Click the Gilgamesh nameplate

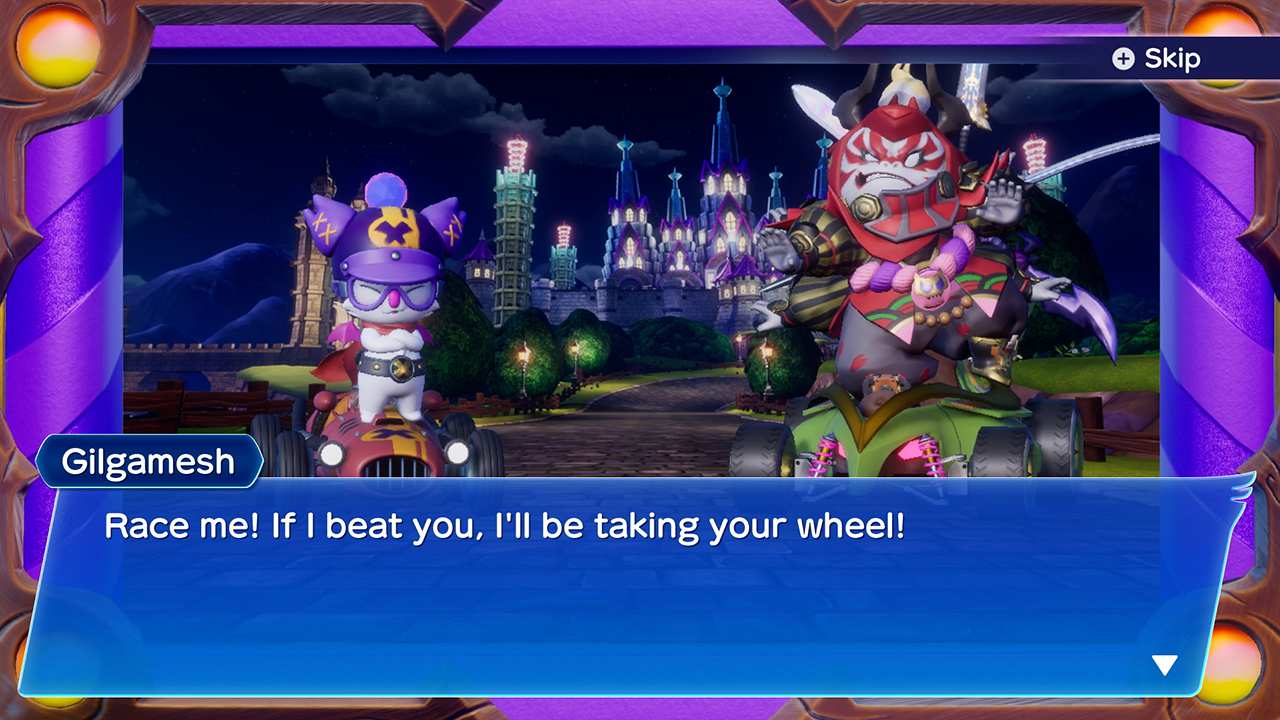pyautogui.click(x=150, y=461)
